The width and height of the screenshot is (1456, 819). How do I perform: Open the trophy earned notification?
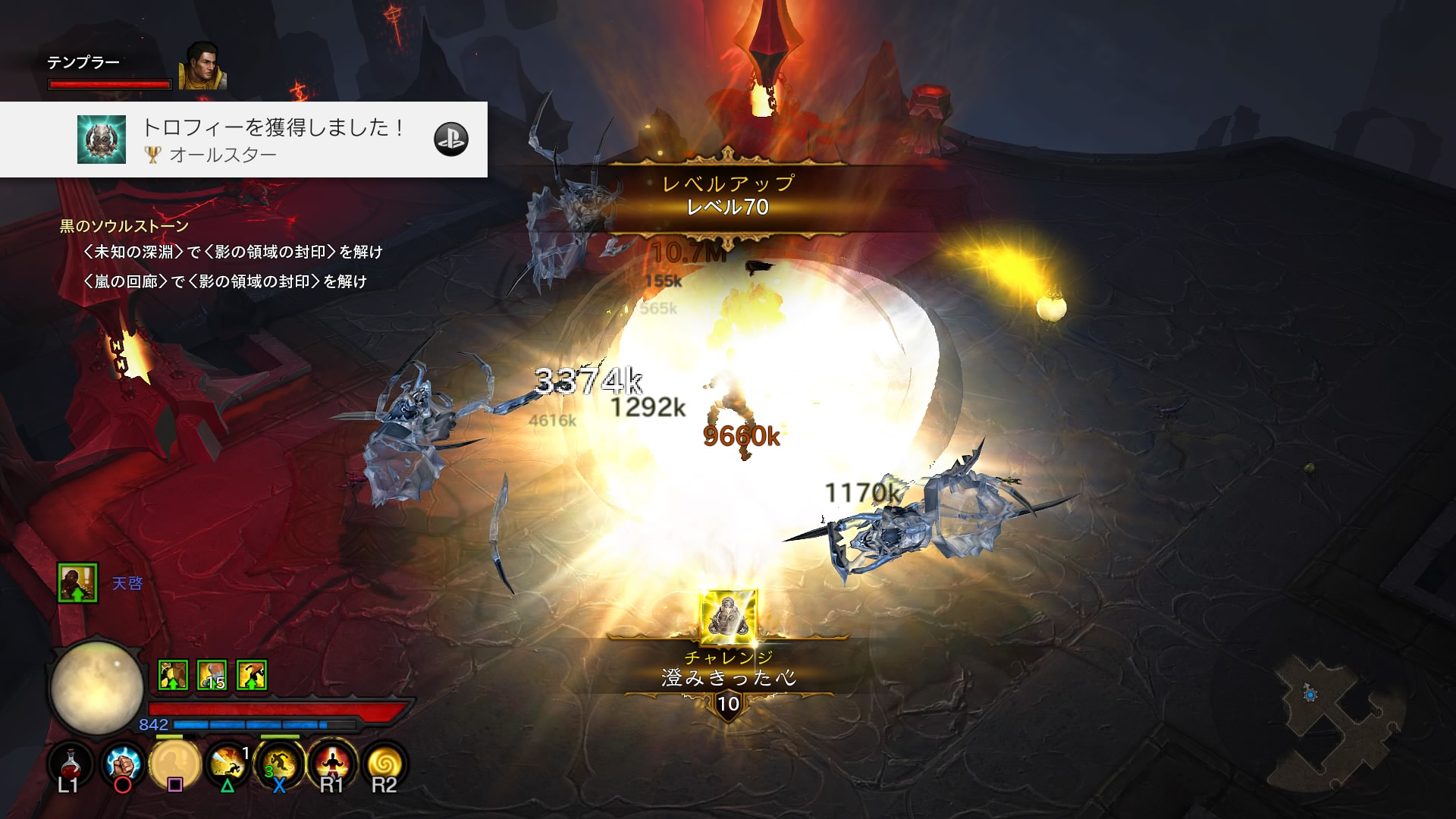coord(243,140)
